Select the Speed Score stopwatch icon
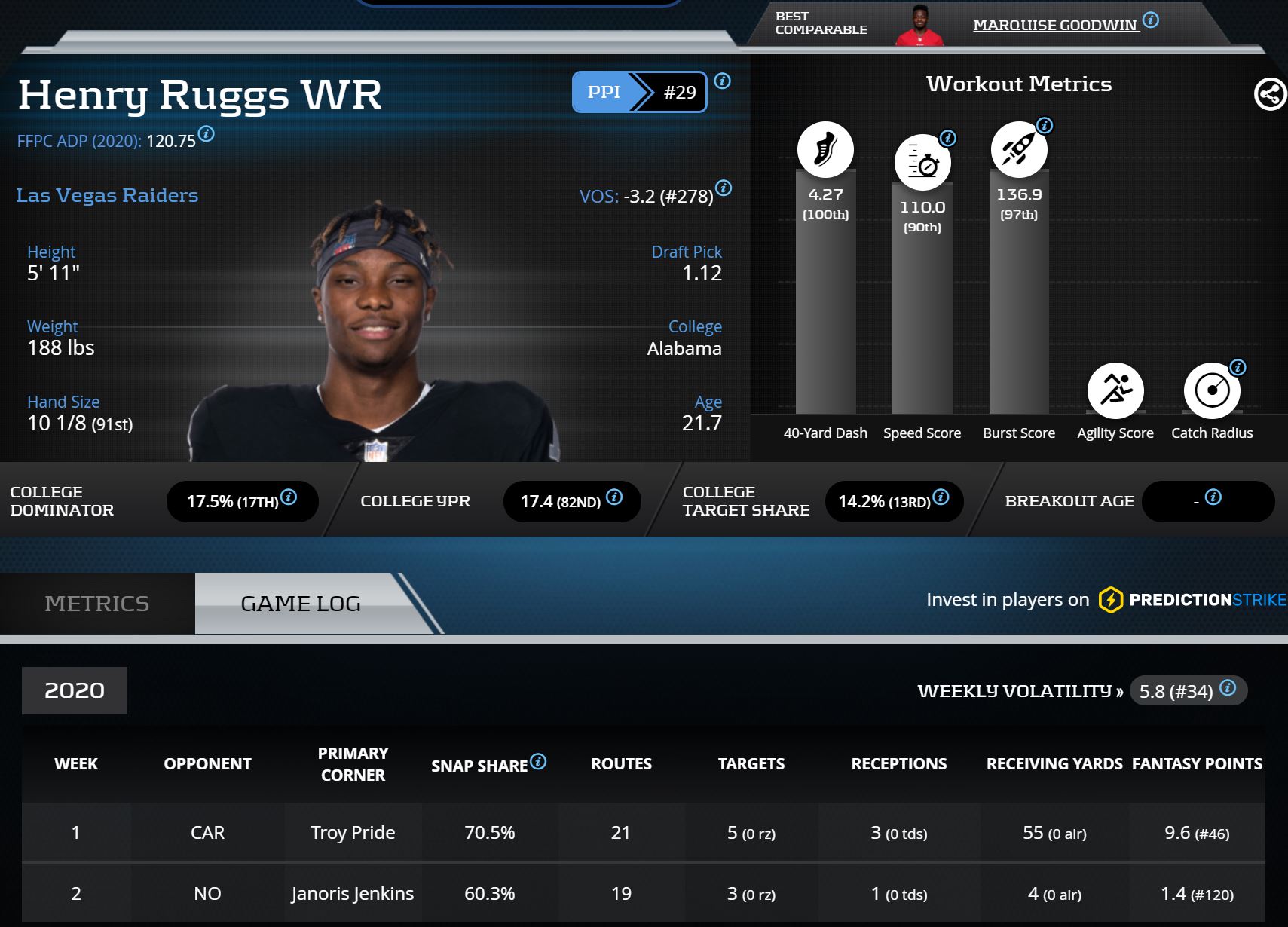The height and width of the screenshot is (927, 1288). coord(922,163)
